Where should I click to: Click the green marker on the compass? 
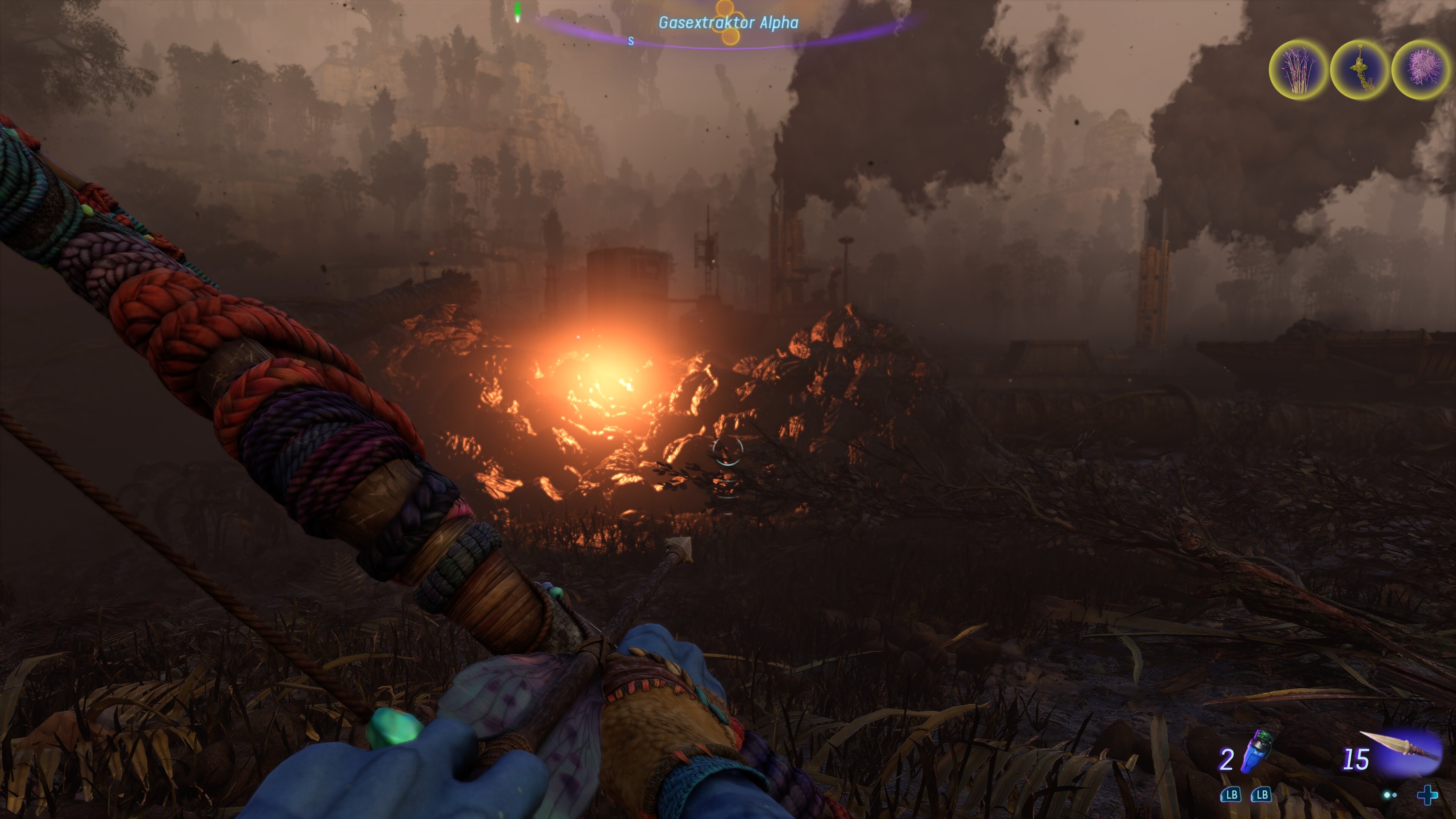517,13
